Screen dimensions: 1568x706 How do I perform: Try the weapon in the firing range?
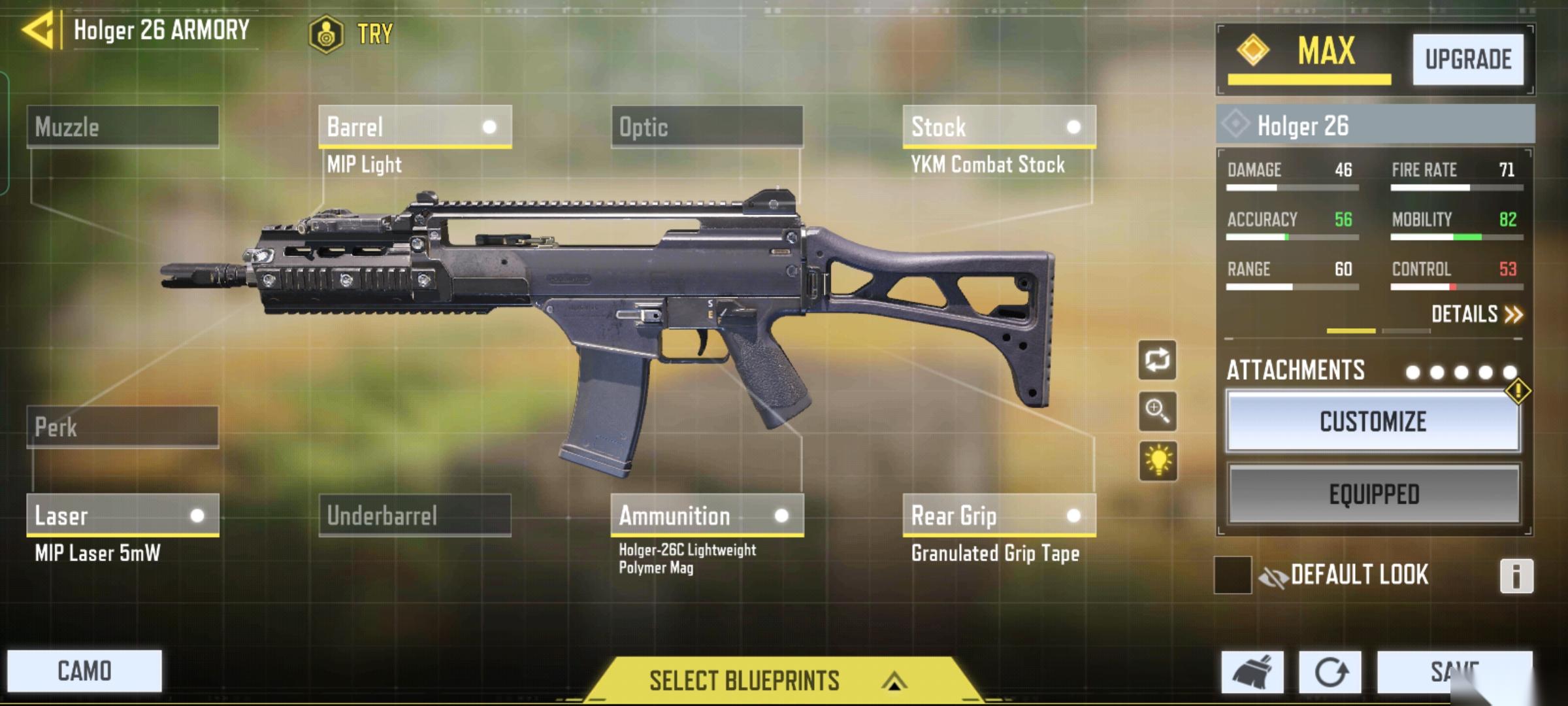(x=351, y=33)
